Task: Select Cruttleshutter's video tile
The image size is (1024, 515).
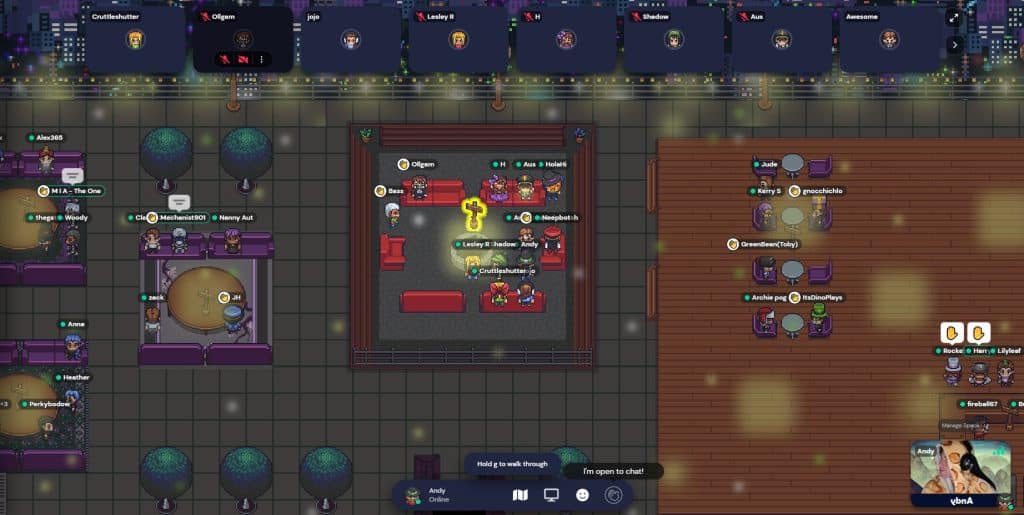Action: tap(135, 39)
